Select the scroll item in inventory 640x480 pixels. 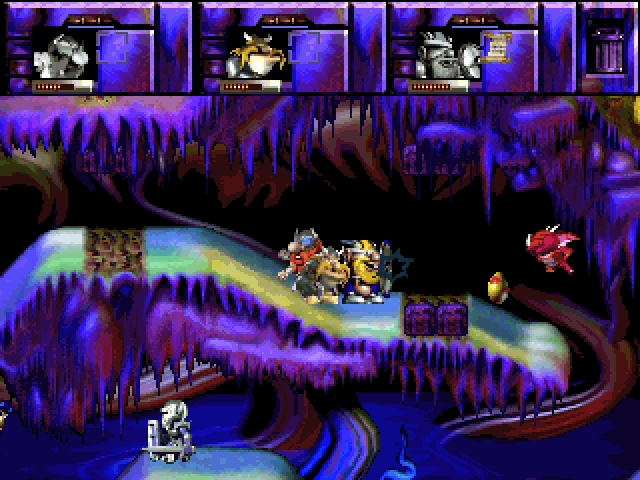pyautogui.click(x=491, y=47)
